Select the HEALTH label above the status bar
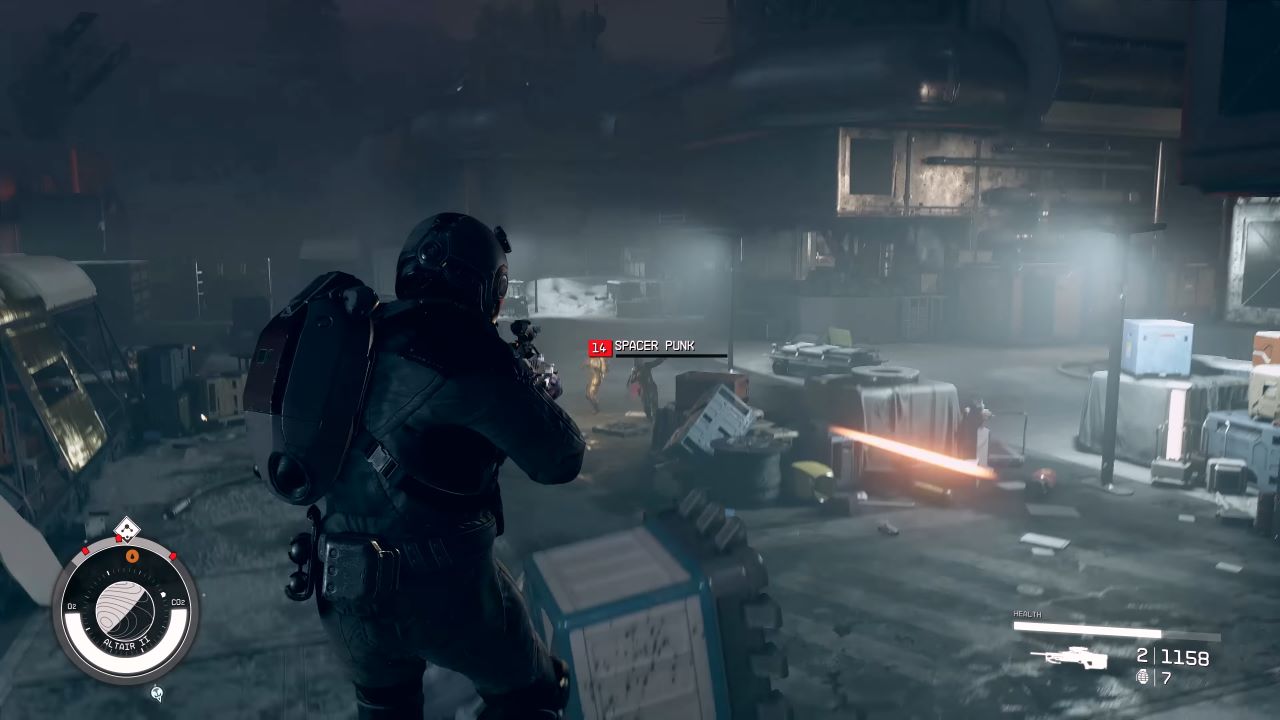 click(x=1026, y=613)
